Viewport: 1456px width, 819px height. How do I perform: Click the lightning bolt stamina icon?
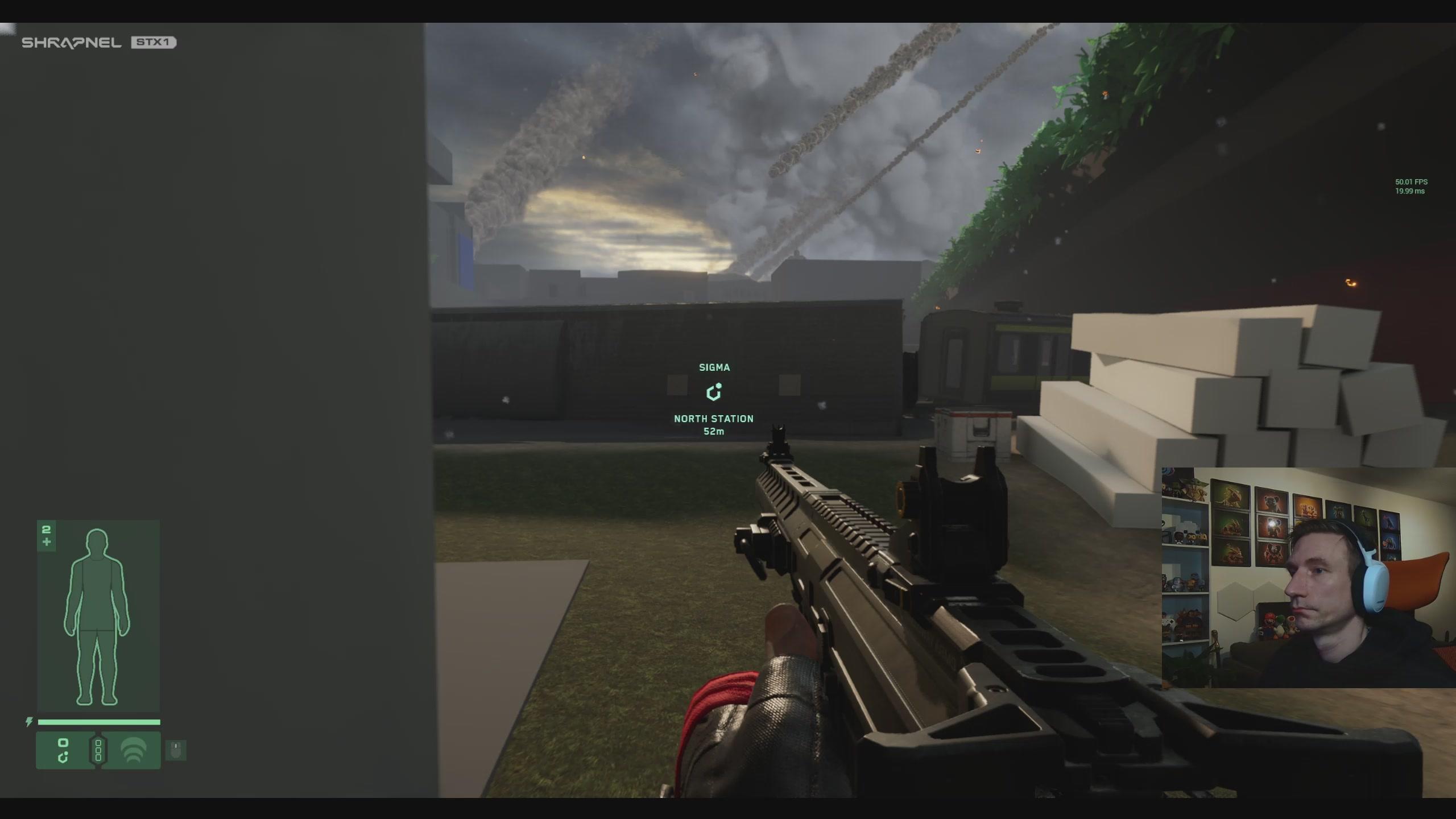click(29, 721)
